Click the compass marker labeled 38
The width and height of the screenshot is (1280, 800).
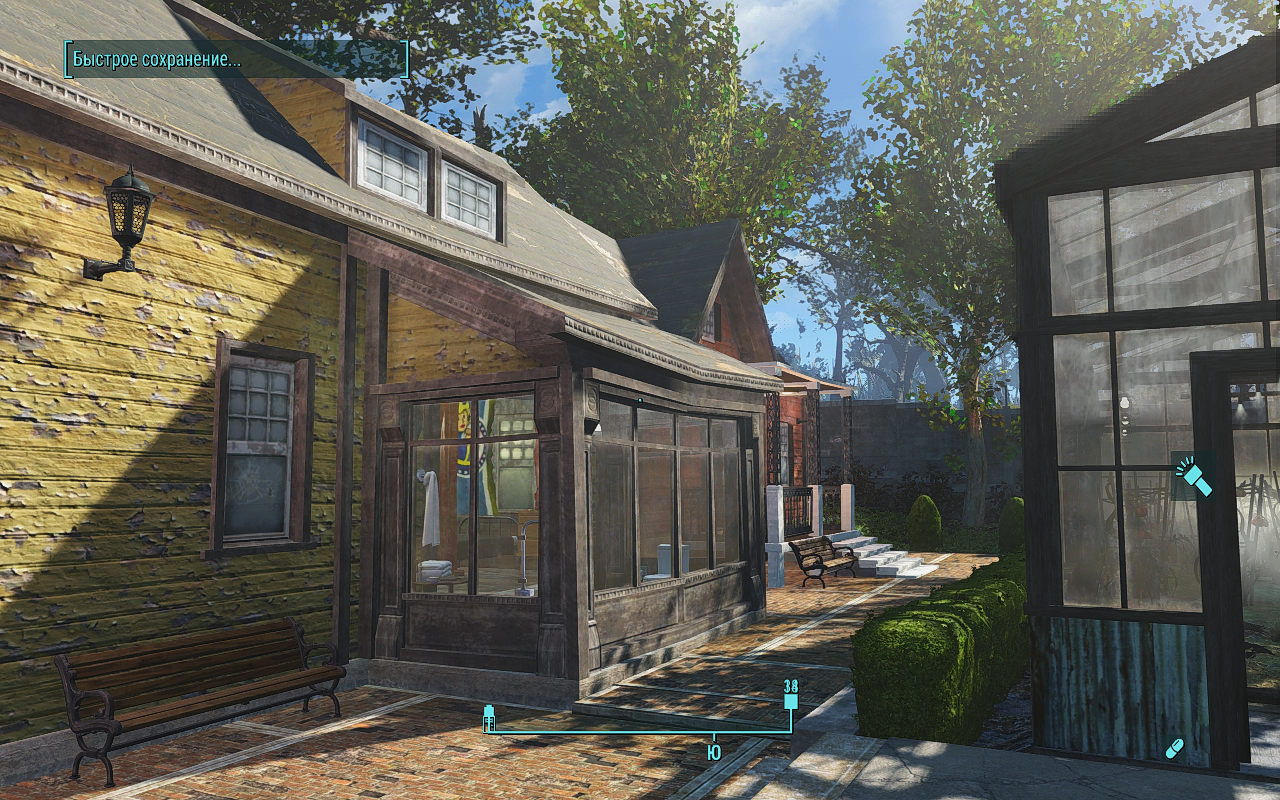click(x=791, y=696)
